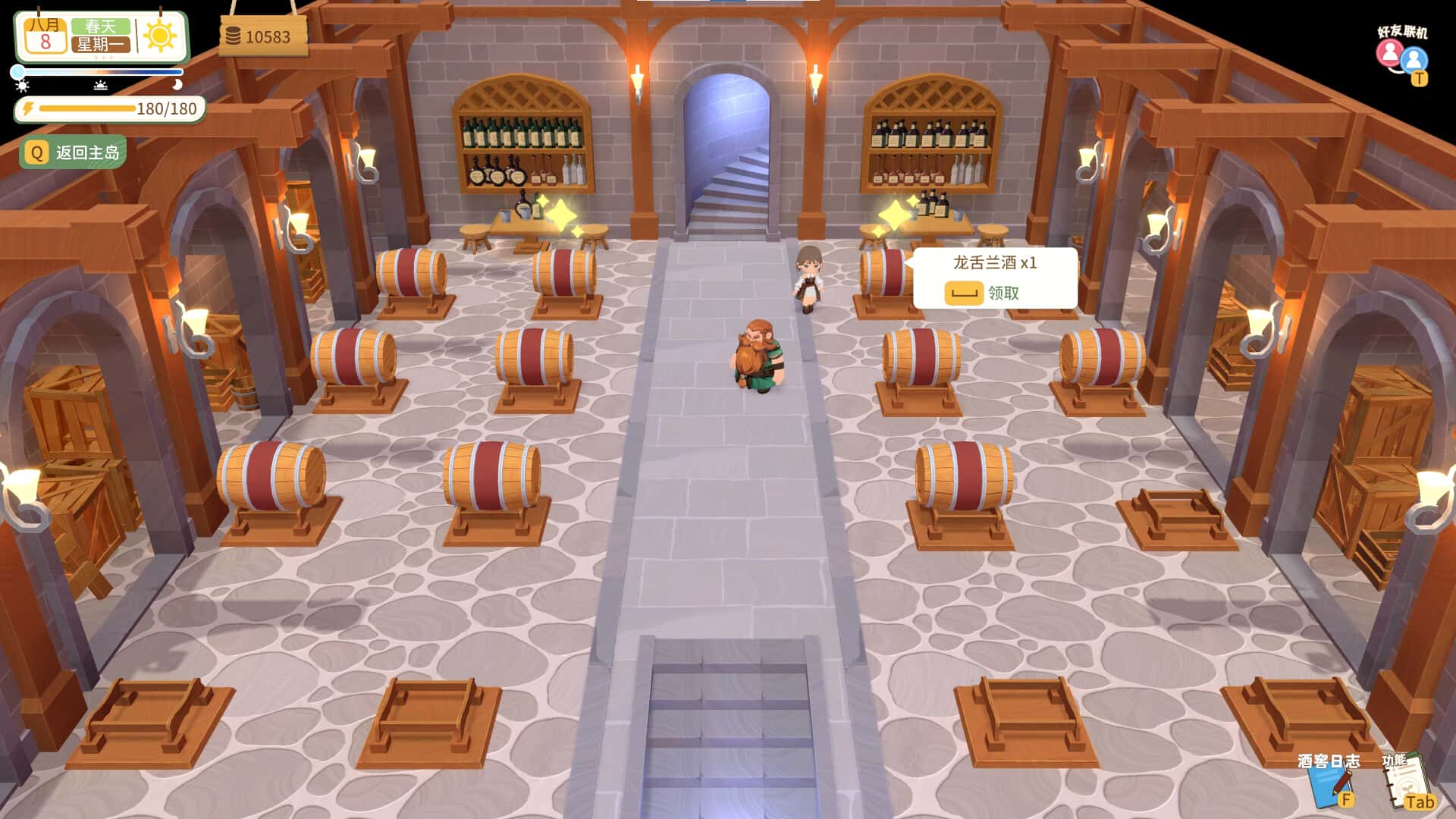The height and width of the screenshot is (819, 1456).
Task: Click the clock marker on the day progress slider
Action: click(17, 71)
